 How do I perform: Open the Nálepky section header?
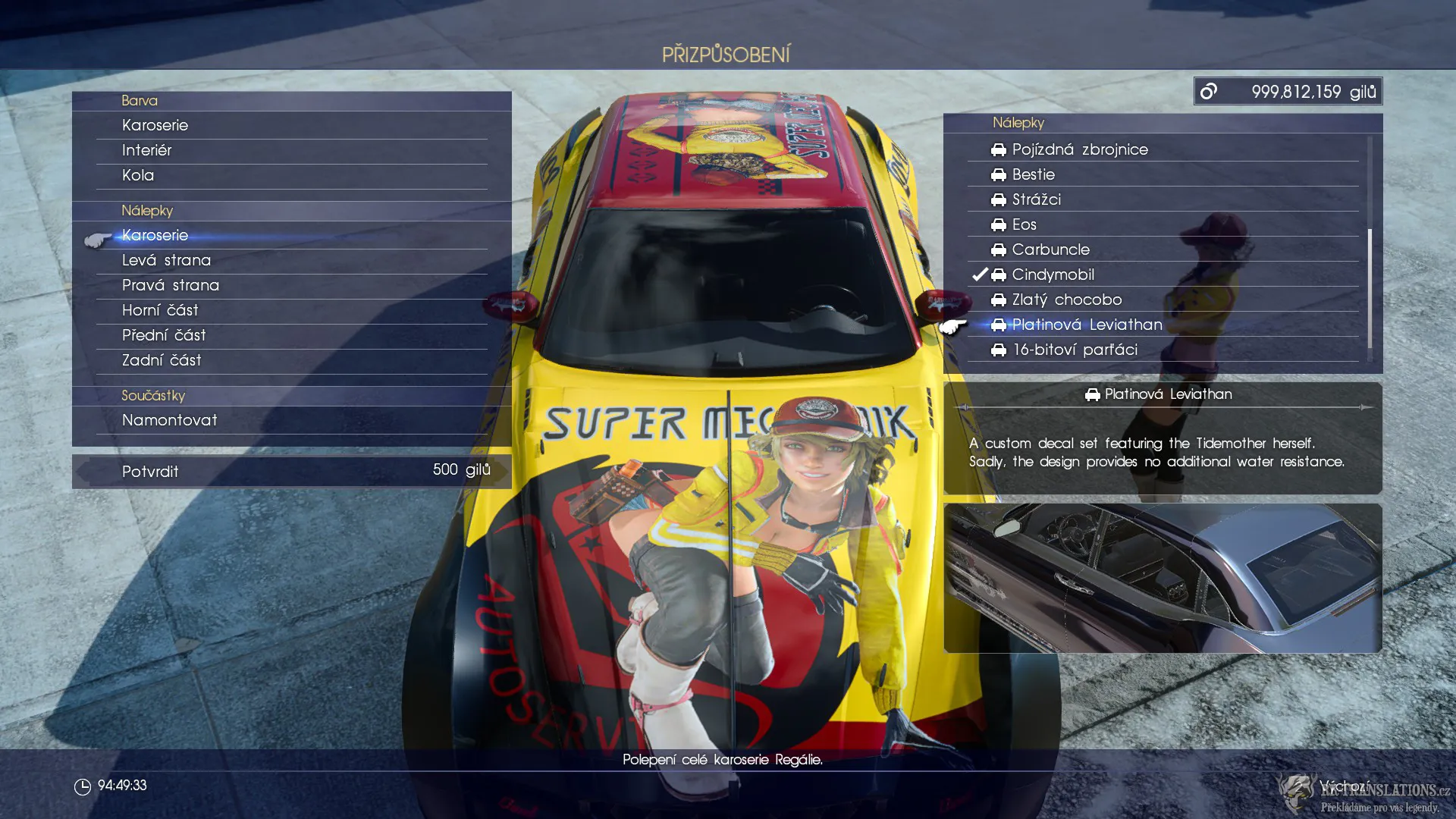(x=146, y=211)
